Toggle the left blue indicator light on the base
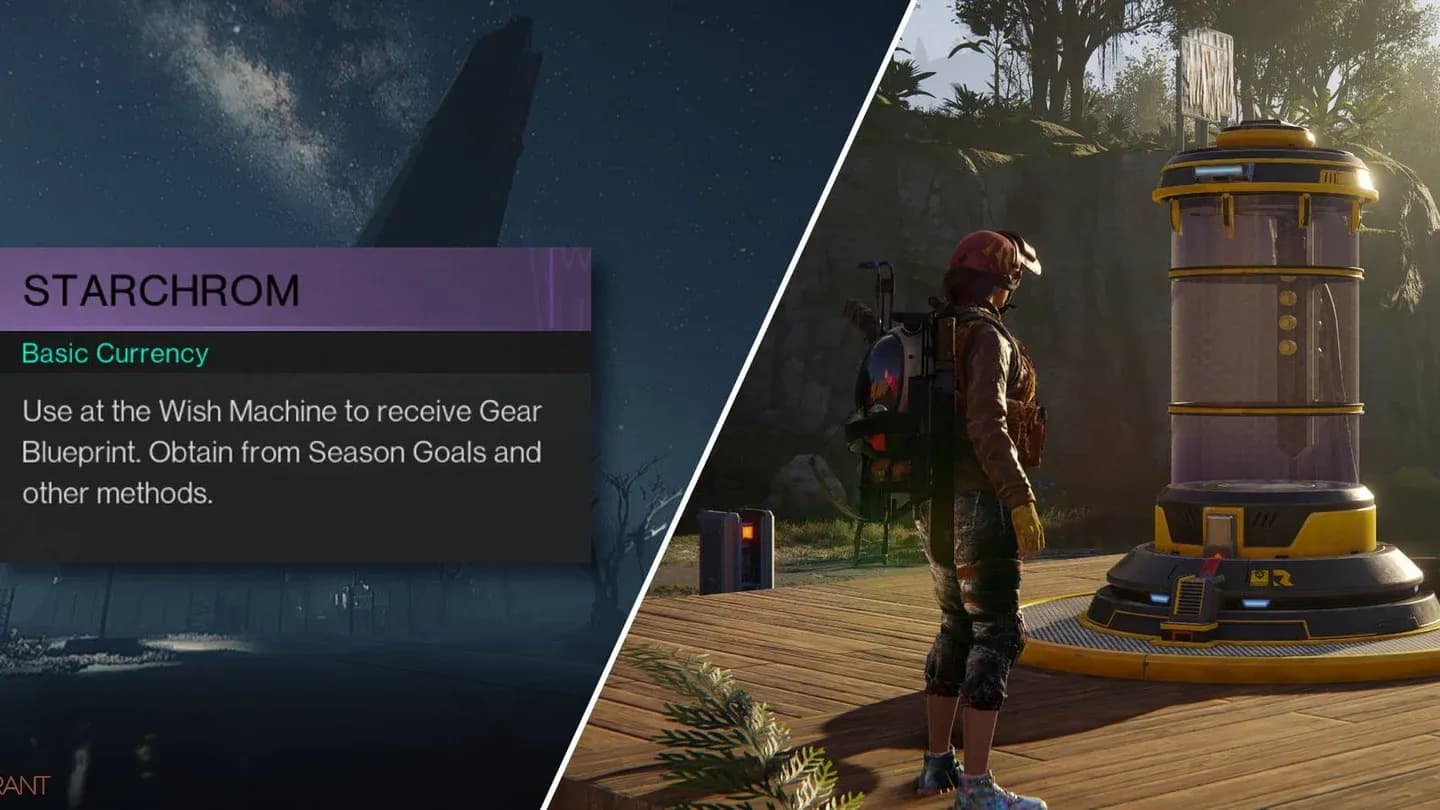The height and width of the screenshot is (810, 1440). pyautogui.click(x=1158, y=598)
